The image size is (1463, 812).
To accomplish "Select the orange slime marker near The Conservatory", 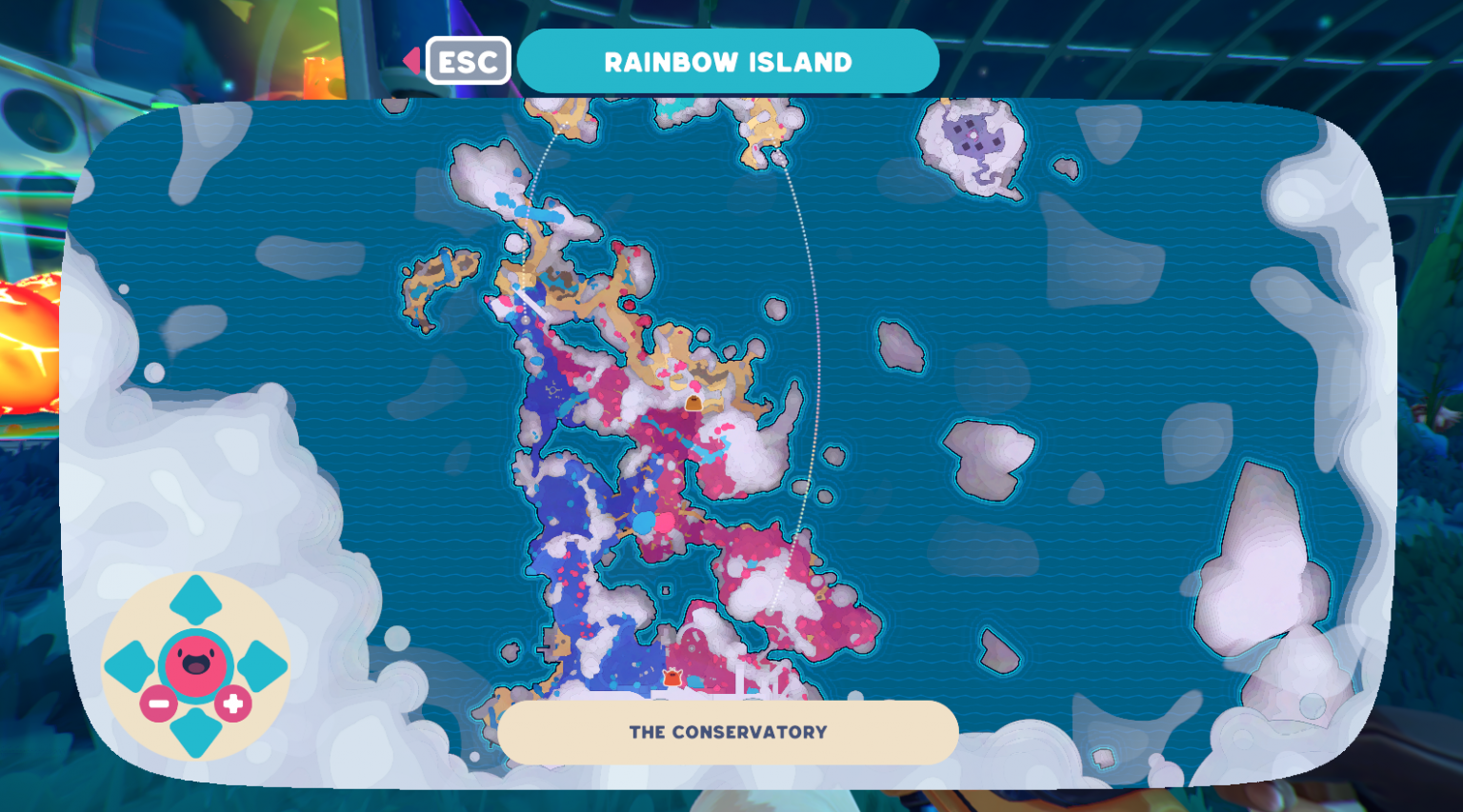I will coord(672,678).
